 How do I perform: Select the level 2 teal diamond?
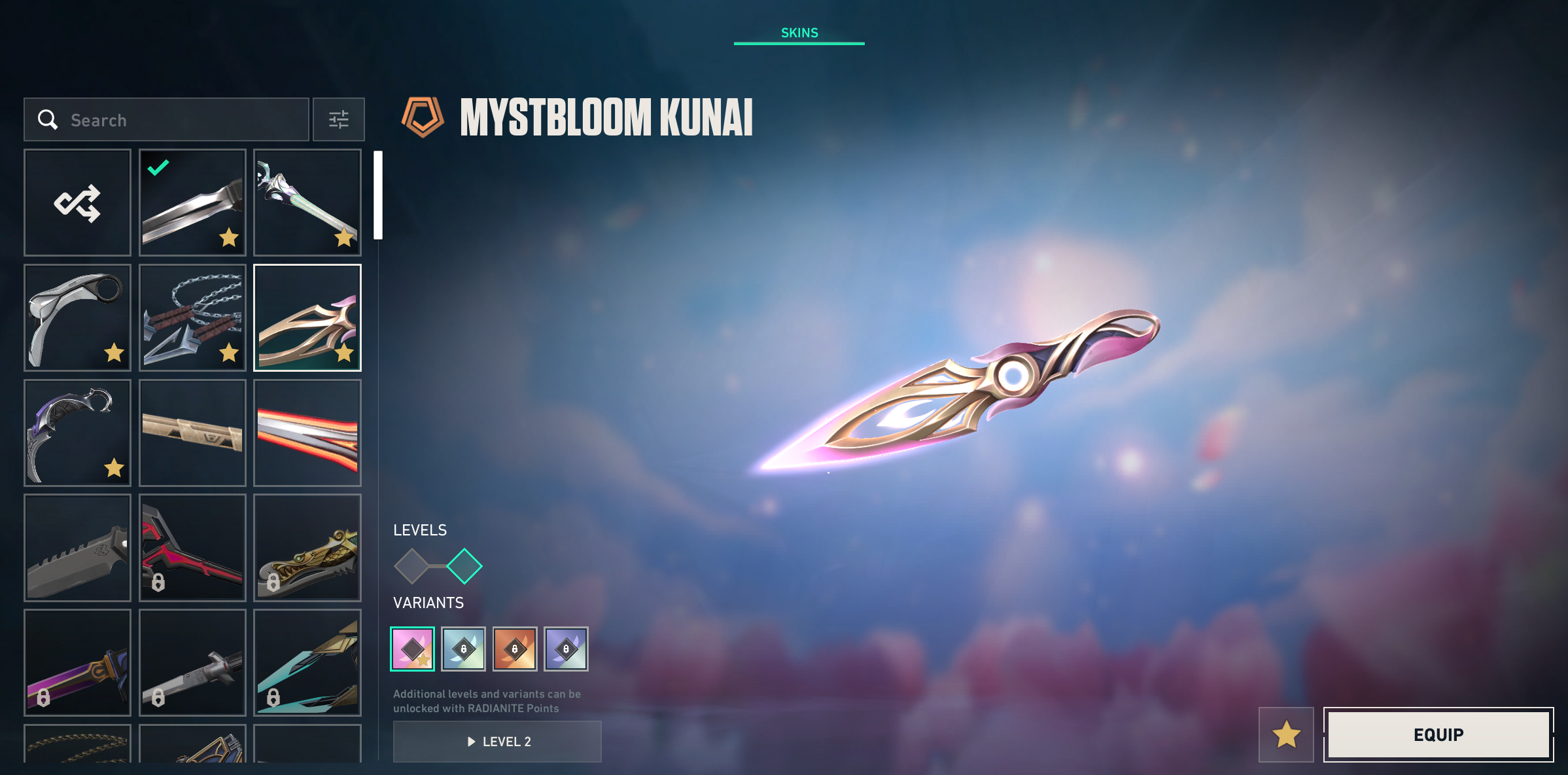464,566
